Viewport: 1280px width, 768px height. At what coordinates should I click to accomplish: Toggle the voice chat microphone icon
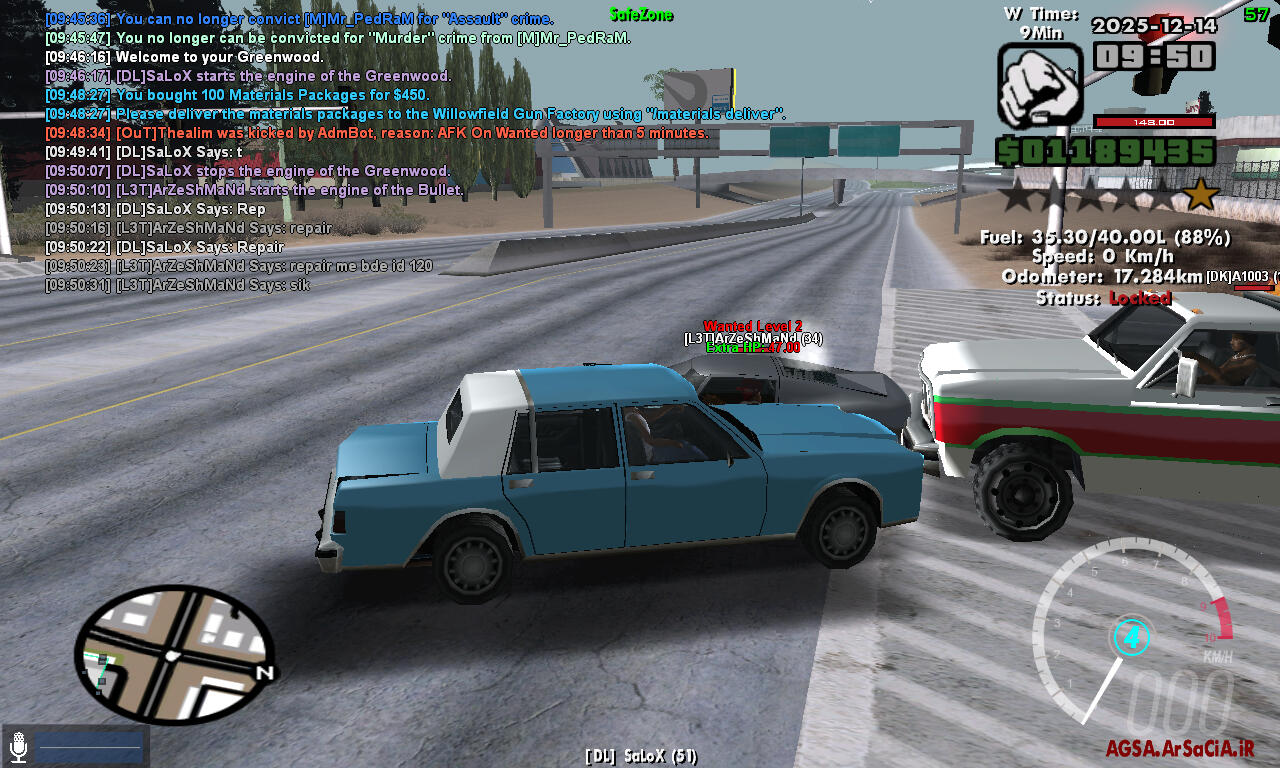18,746
